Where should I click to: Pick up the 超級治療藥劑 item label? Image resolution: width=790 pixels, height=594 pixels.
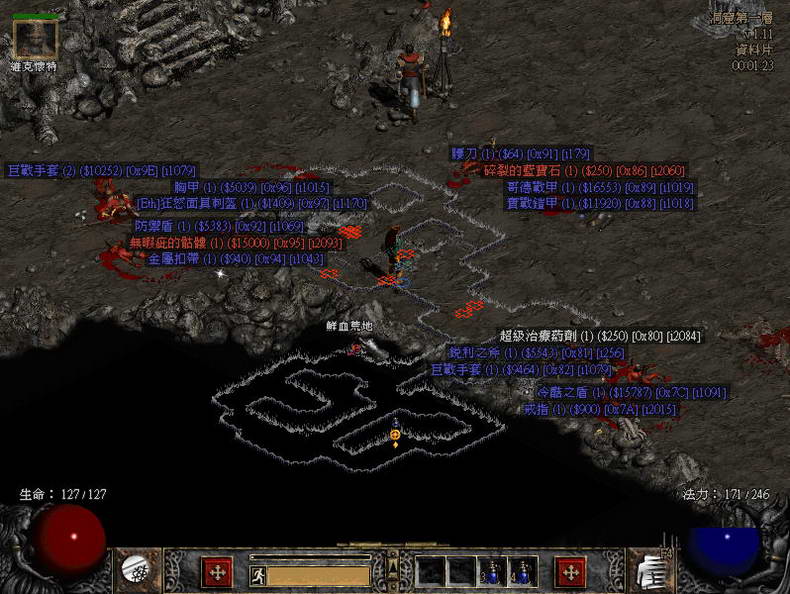[600, 336]
